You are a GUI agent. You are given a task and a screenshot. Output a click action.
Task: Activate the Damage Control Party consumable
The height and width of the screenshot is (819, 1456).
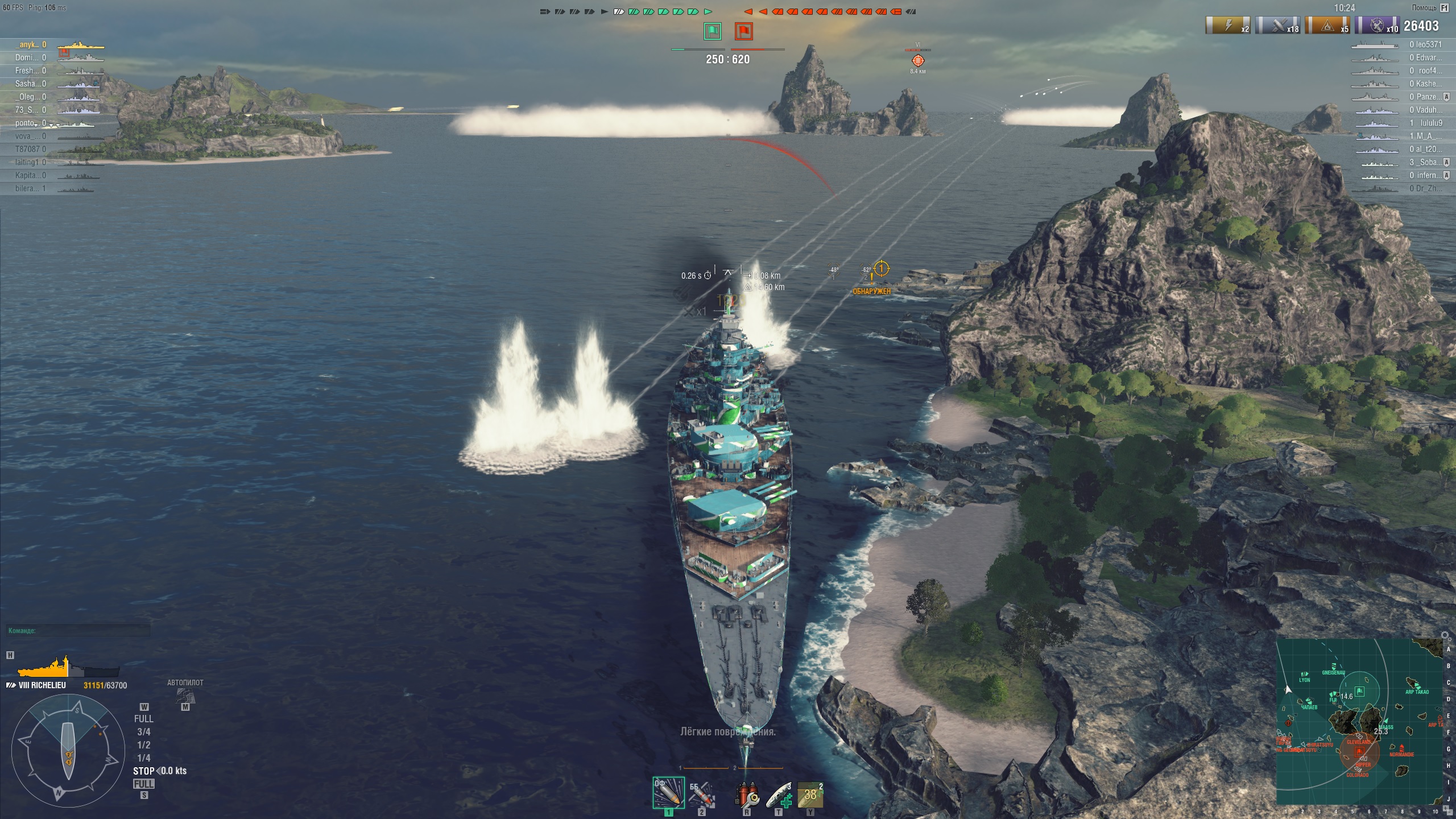pyautogui.click(x=747, y=794)
